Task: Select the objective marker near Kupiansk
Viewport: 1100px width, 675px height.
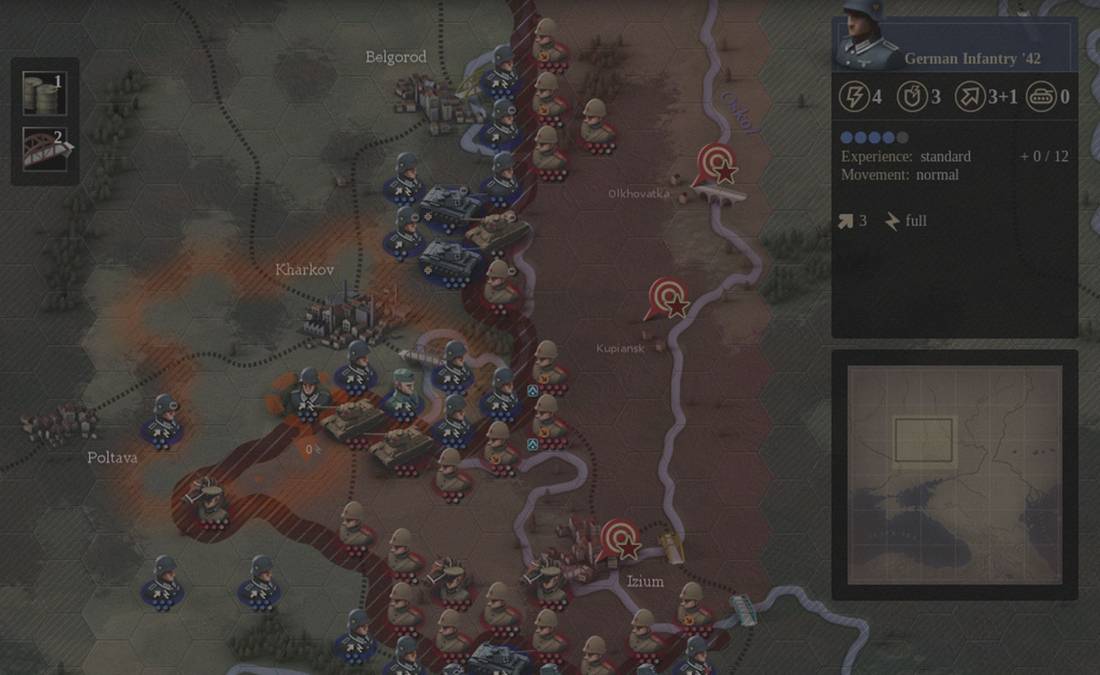Action: pos(668,298)
